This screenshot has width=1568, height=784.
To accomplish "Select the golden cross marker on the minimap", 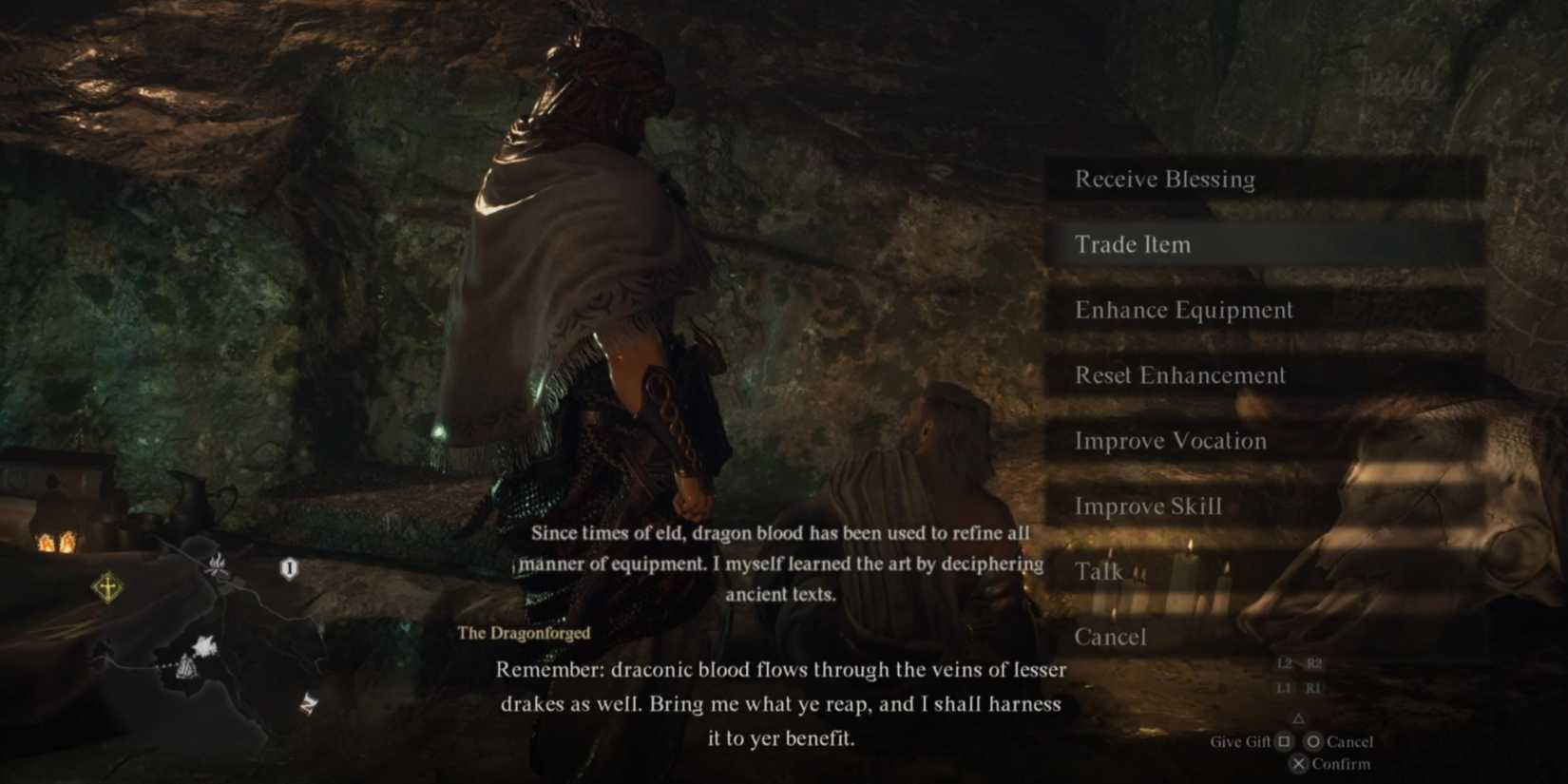I will click(x=107, y=586).
